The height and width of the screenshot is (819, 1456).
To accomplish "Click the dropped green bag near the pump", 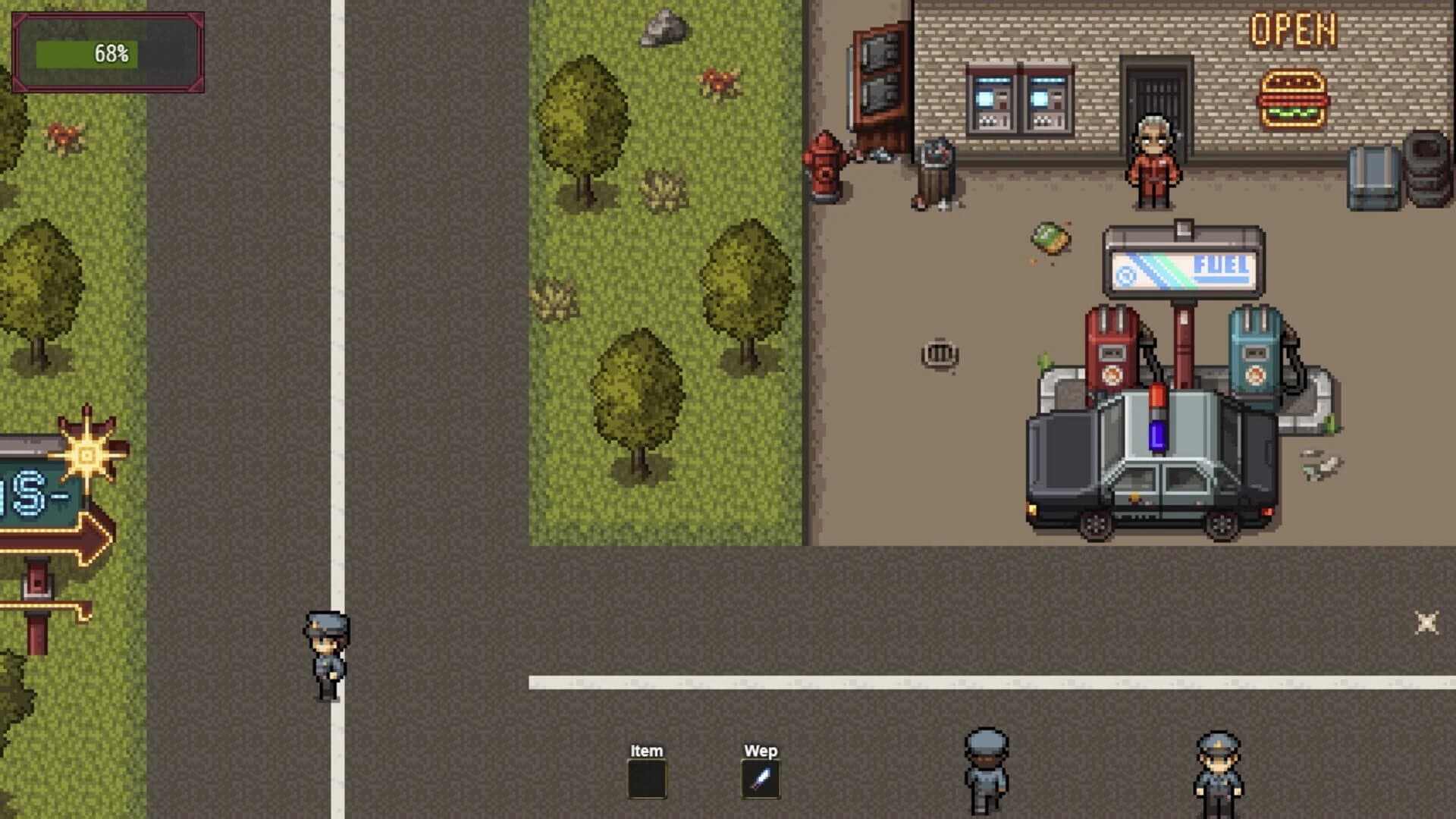I will click(x=1050, y=237).
